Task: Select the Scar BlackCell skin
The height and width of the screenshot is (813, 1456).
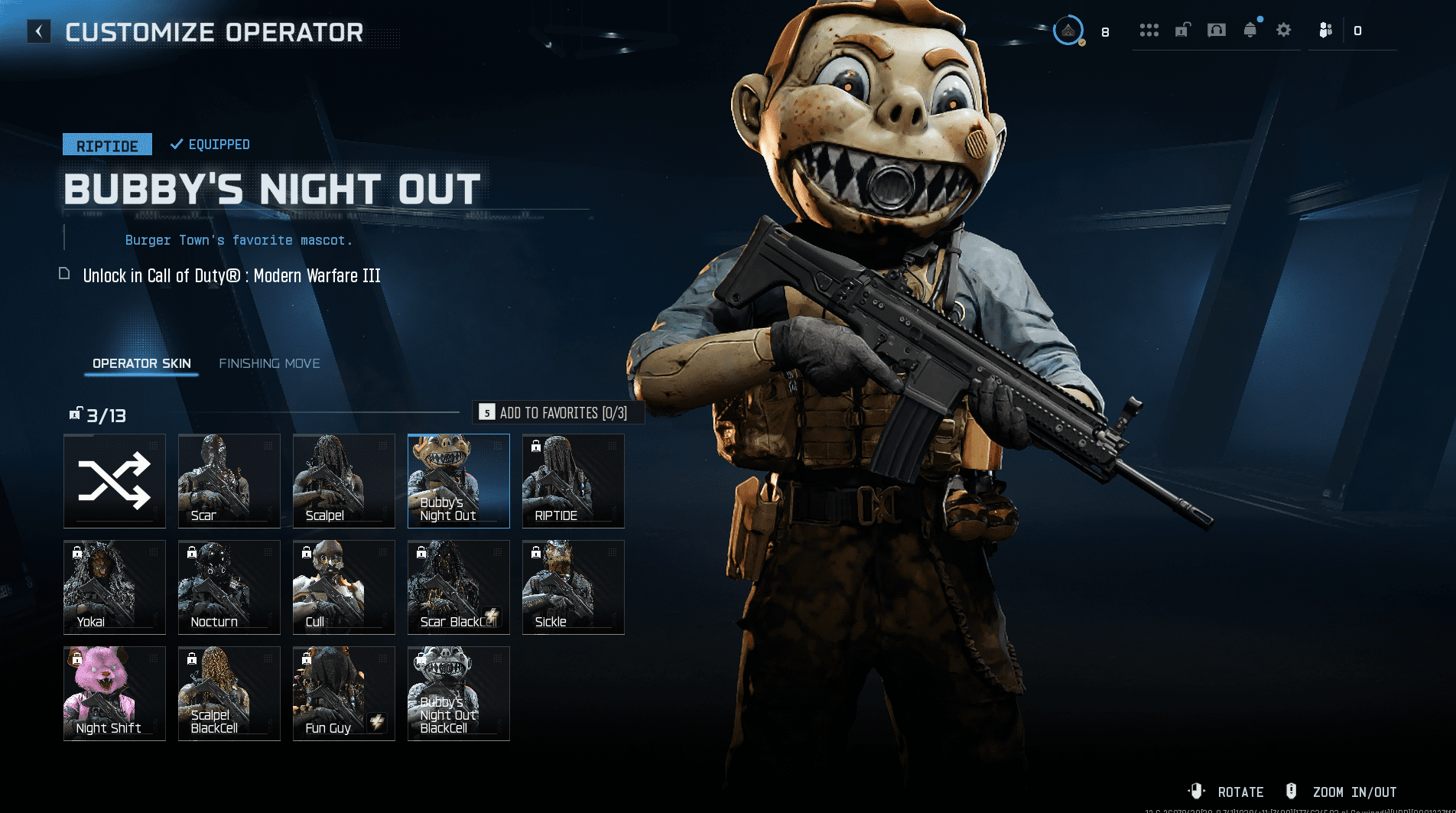Action: tap(459, 587)
